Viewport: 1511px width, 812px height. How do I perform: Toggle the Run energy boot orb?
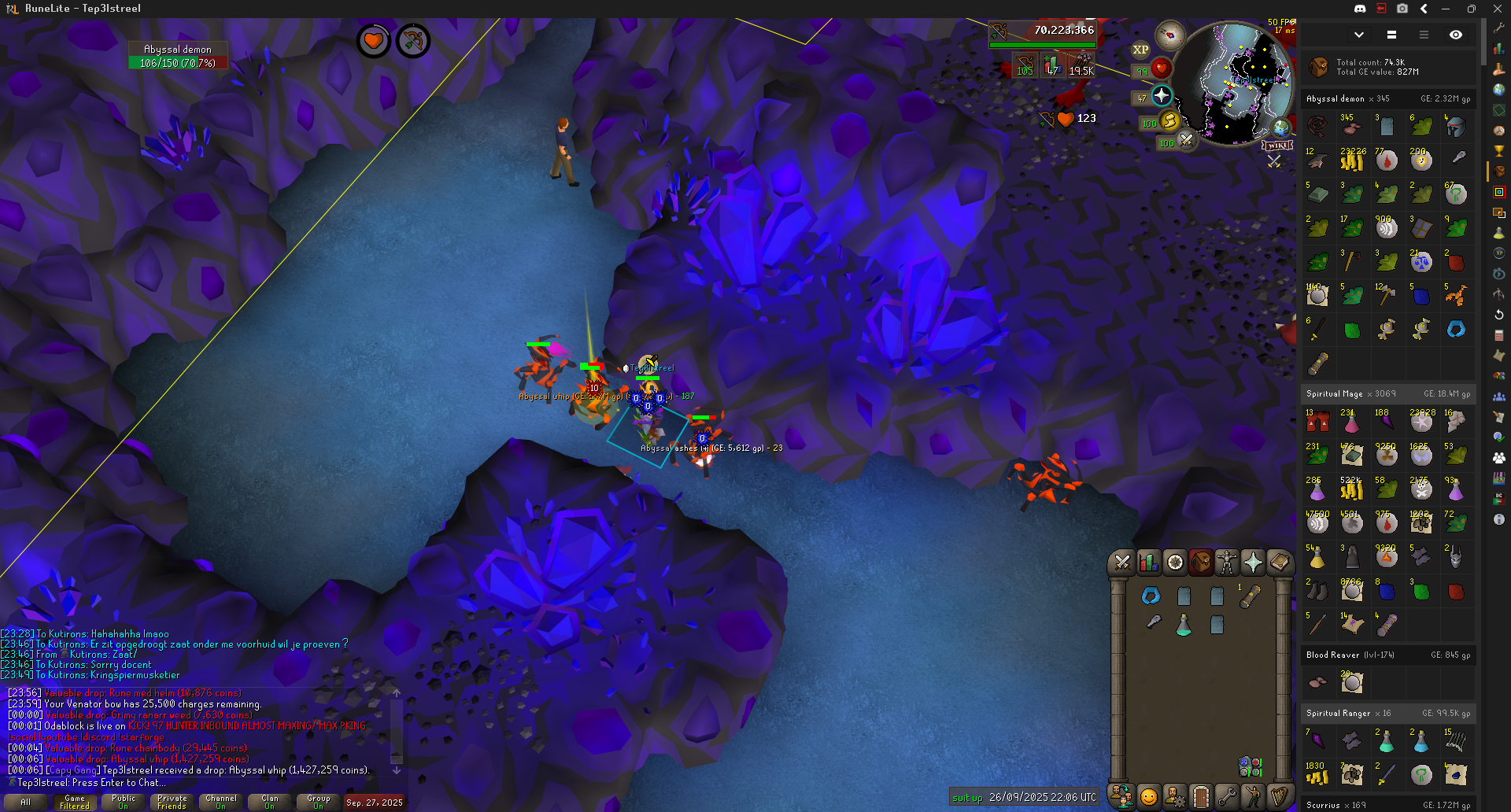(1169, 120)
